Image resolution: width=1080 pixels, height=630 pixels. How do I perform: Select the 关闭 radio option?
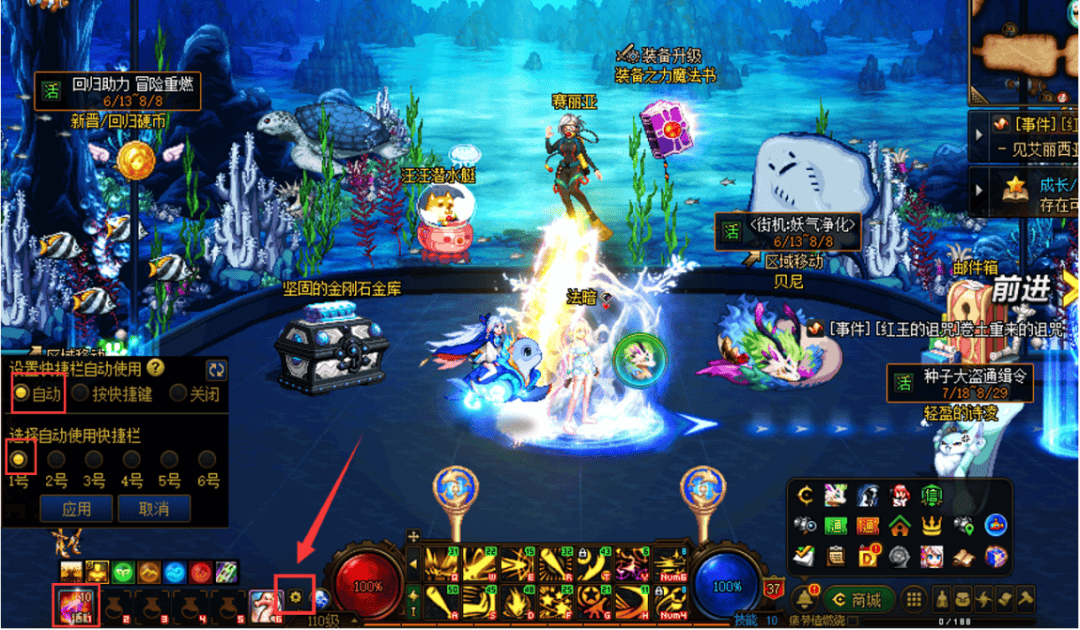pos(178,394)
